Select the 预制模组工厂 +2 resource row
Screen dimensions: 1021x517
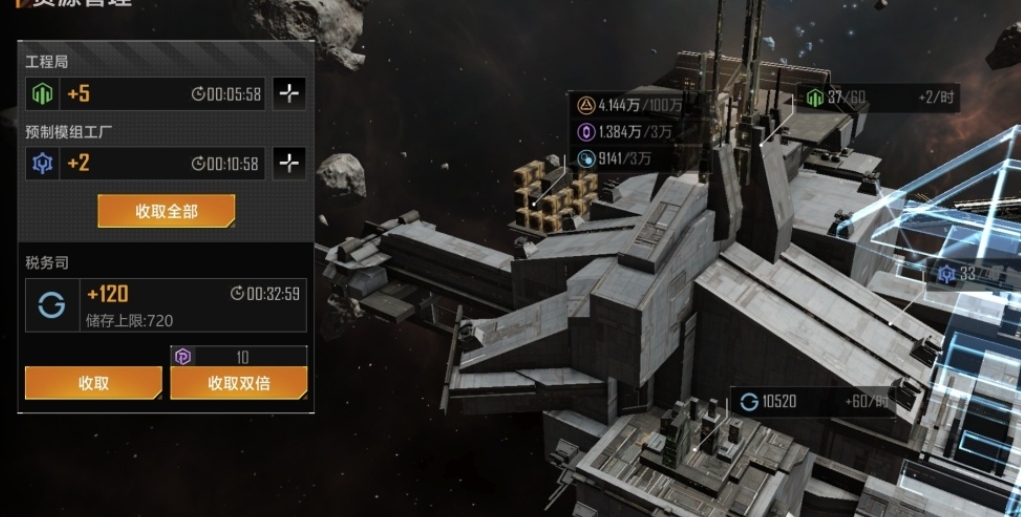click(146, 163)
